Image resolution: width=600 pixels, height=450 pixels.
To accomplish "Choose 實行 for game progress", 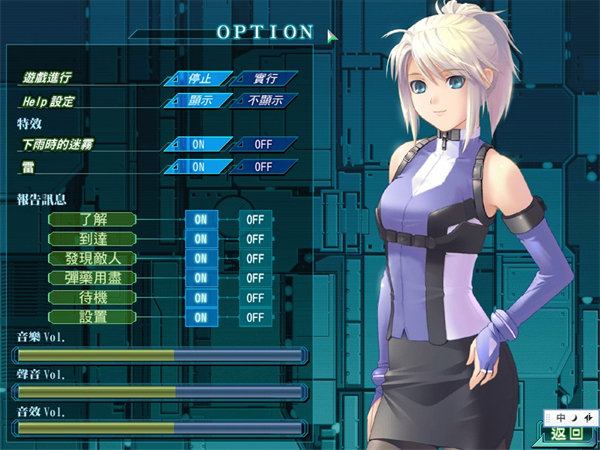I will pyautogui.click(x=264, y=78).
